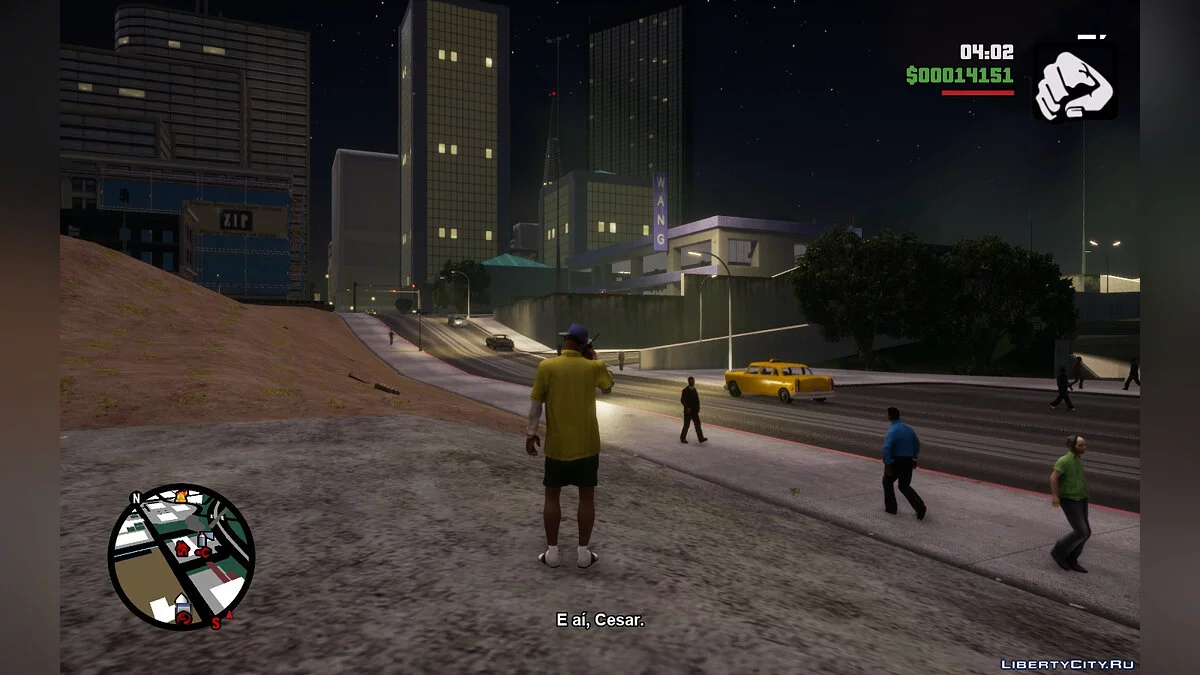Click the North compass indicator on the minimap
The image size is (1200, 675).
click(136, 498)
